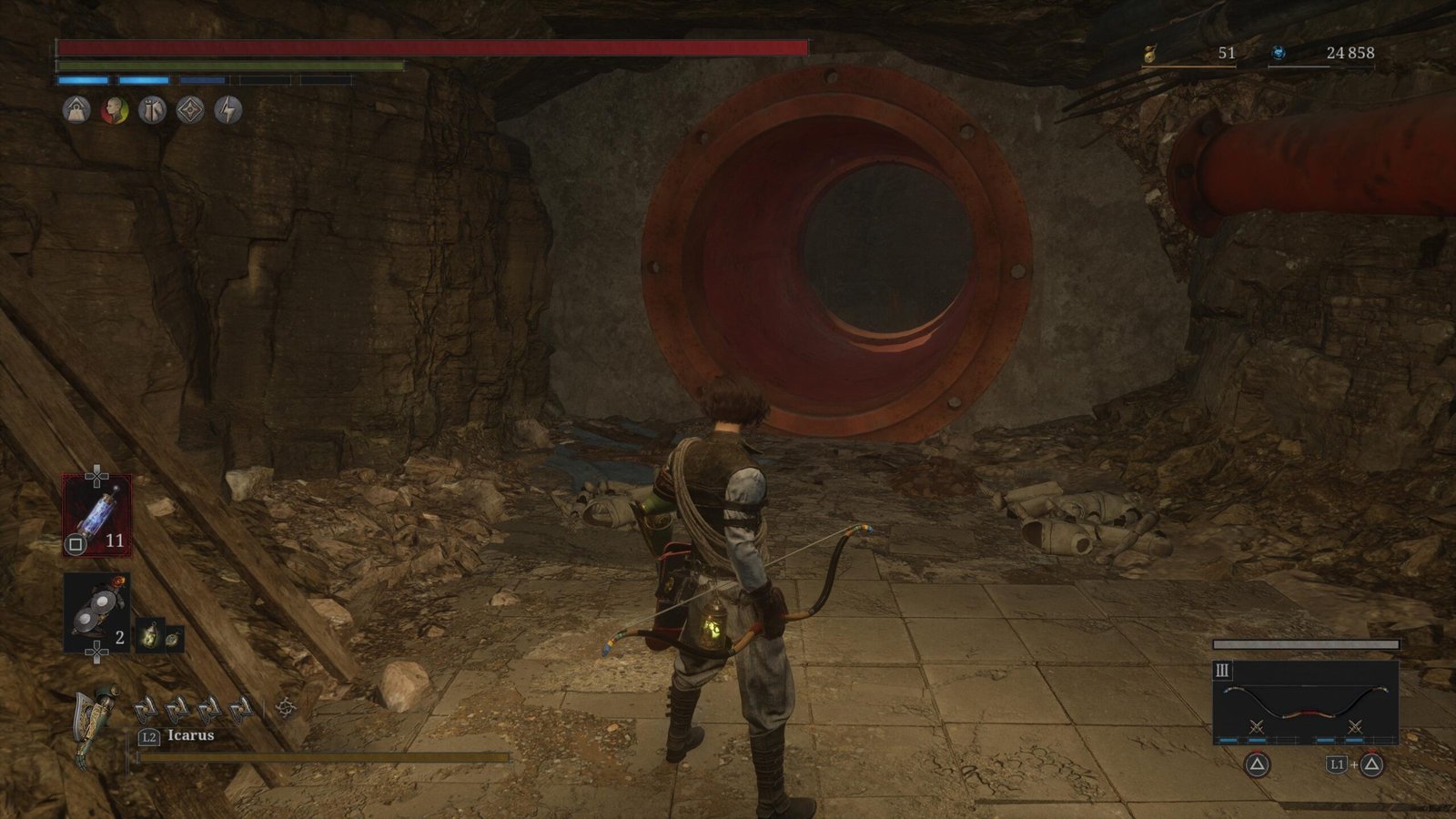Select the grindstone item slot with count 2
This screenshot has width=1456, height=819.
tap(96, 612)
